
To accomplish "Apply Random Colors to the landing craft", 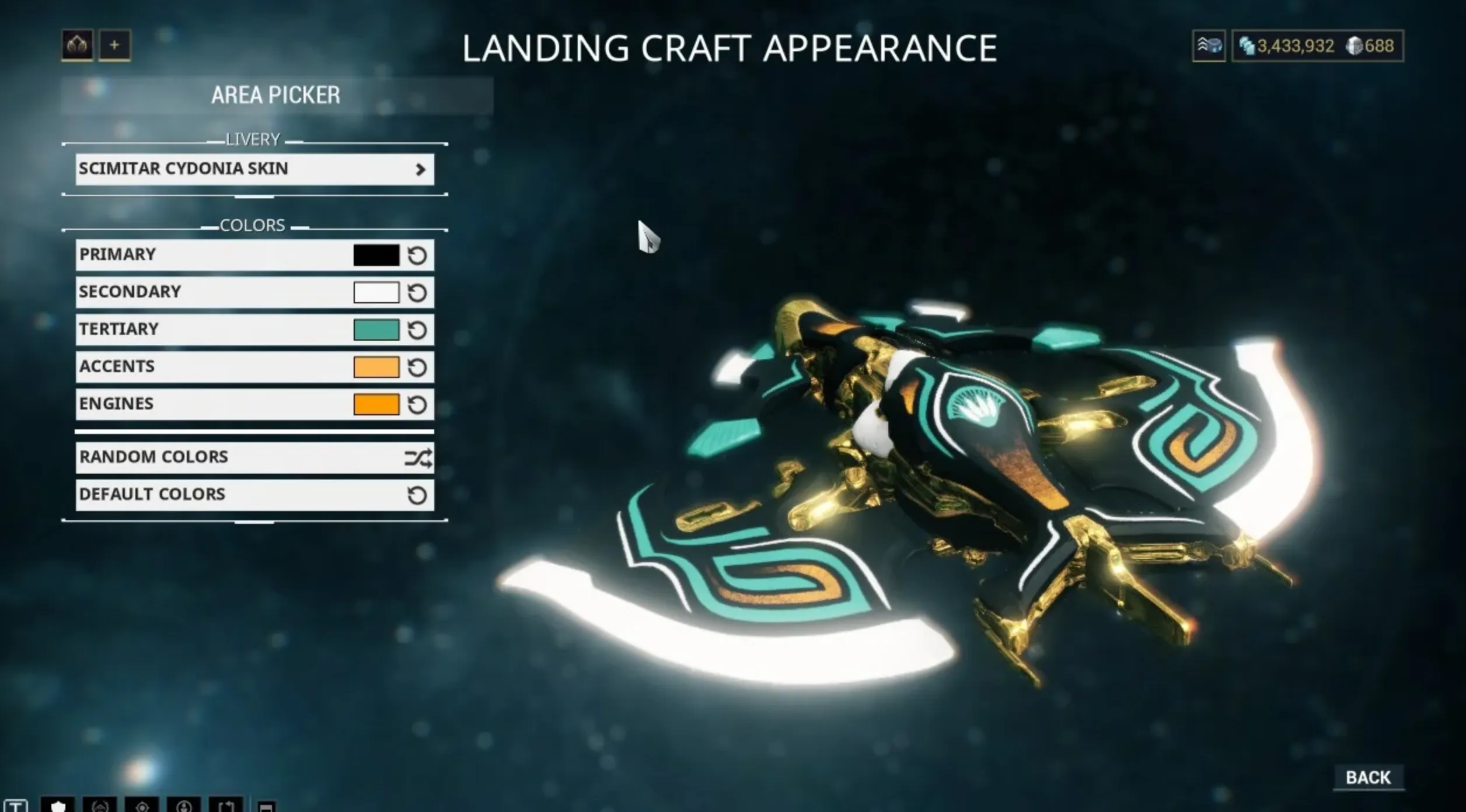I will [254, 457].
